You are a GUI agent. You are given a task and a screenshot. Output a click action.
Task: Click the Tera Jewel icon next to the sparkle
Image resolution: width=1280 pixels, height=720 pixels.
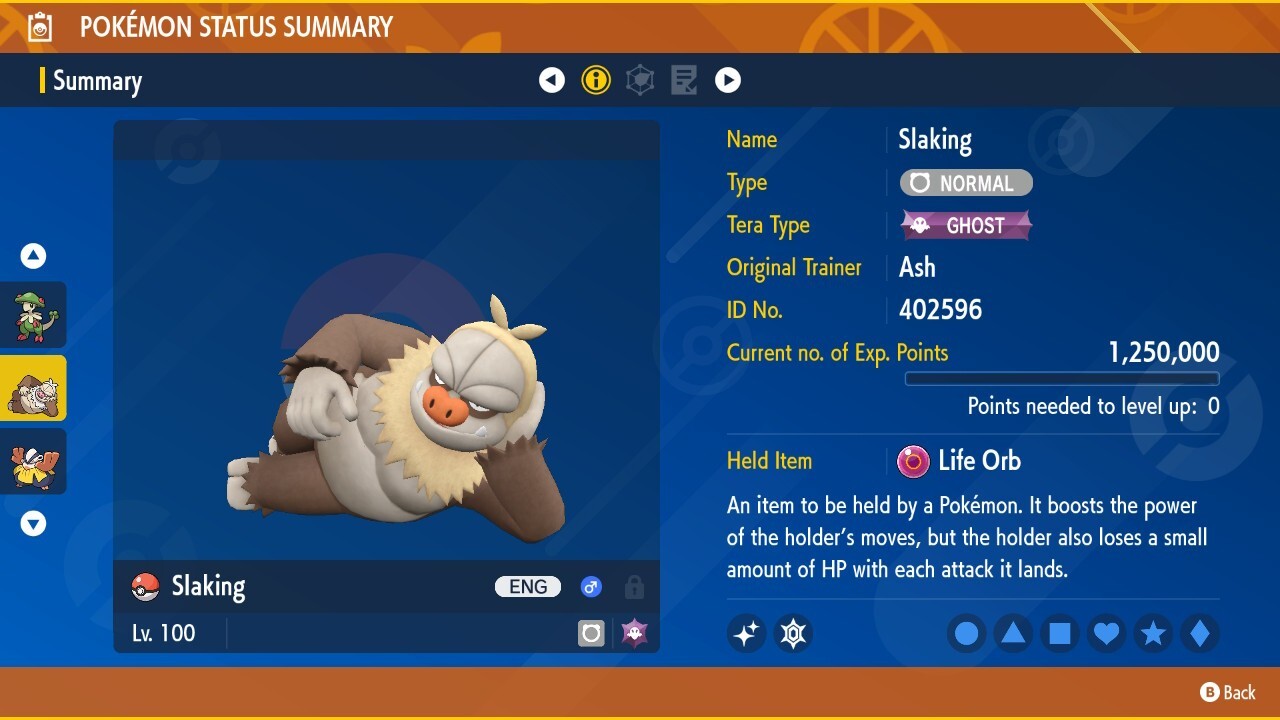793,633
